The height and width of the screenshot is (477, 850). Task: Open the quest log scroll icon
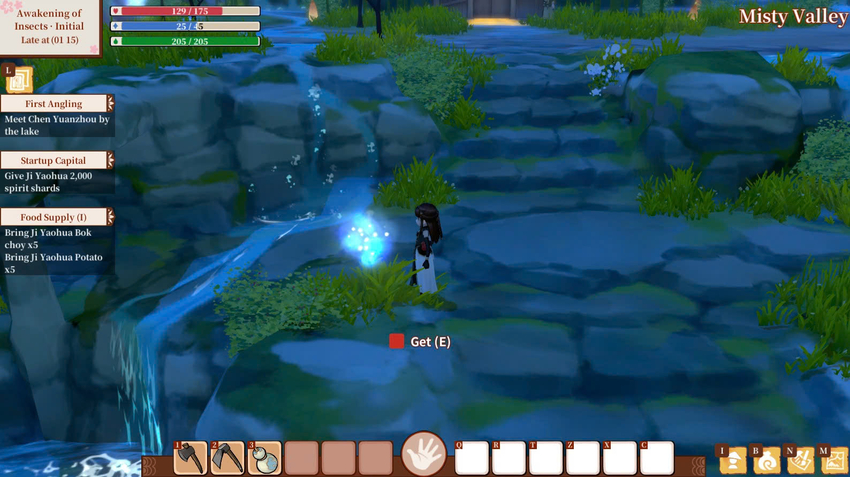click(19, 80)
